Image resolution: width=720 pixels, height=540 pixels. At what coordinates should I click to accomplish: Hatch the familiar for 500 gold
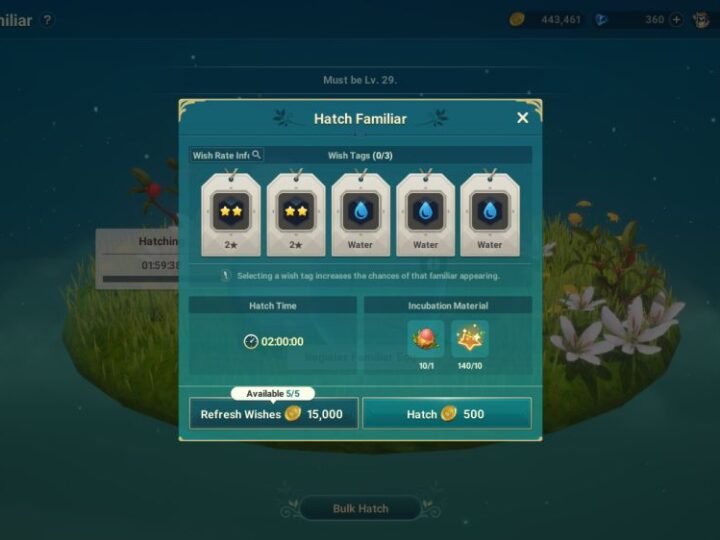446,413
